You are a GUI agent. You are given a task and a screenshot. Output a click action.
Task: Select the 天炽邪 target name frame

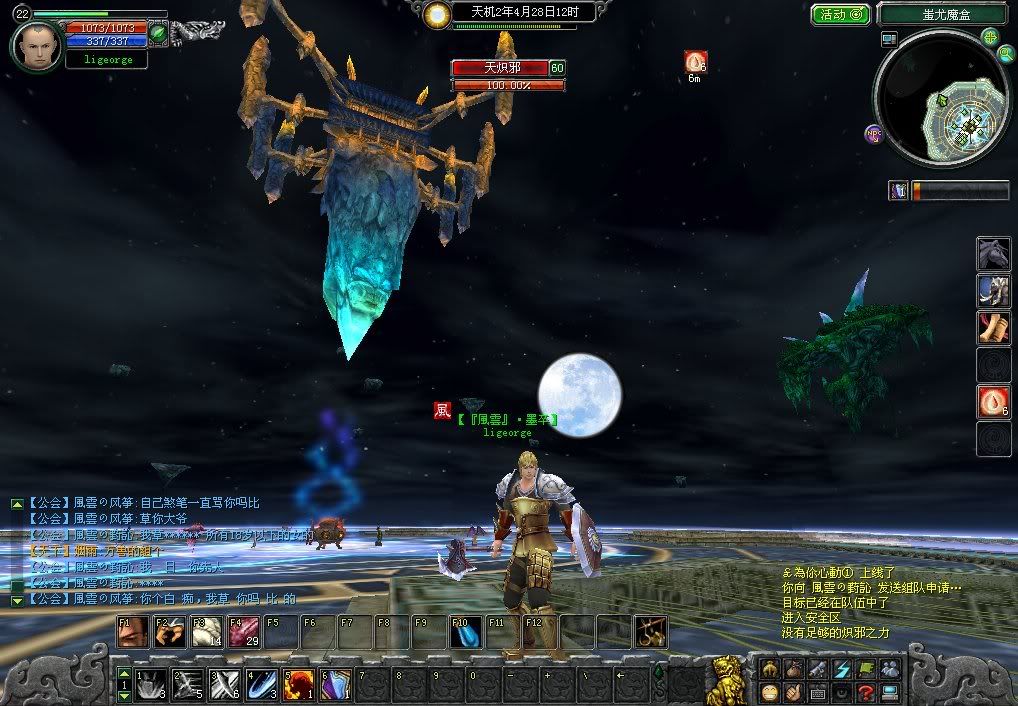[x=499, y=68]
